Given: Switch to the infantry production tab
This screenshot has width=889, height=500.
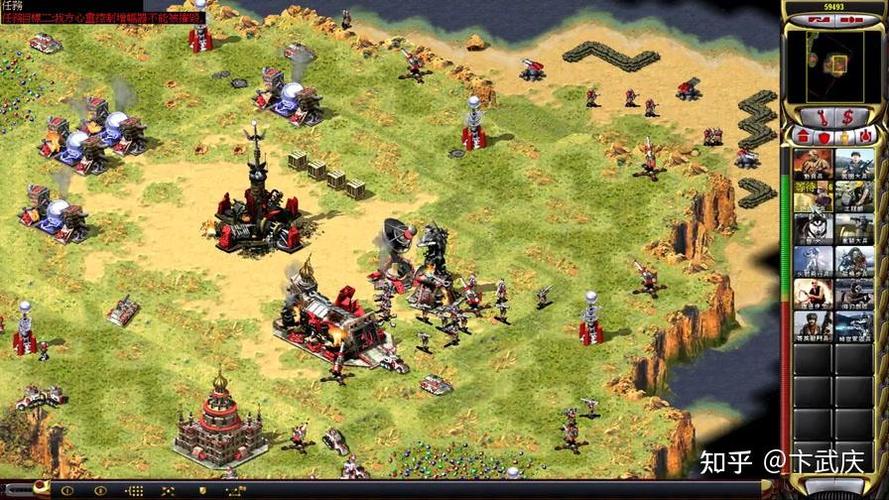Looking at the screenshot, I should pos(845,136).
